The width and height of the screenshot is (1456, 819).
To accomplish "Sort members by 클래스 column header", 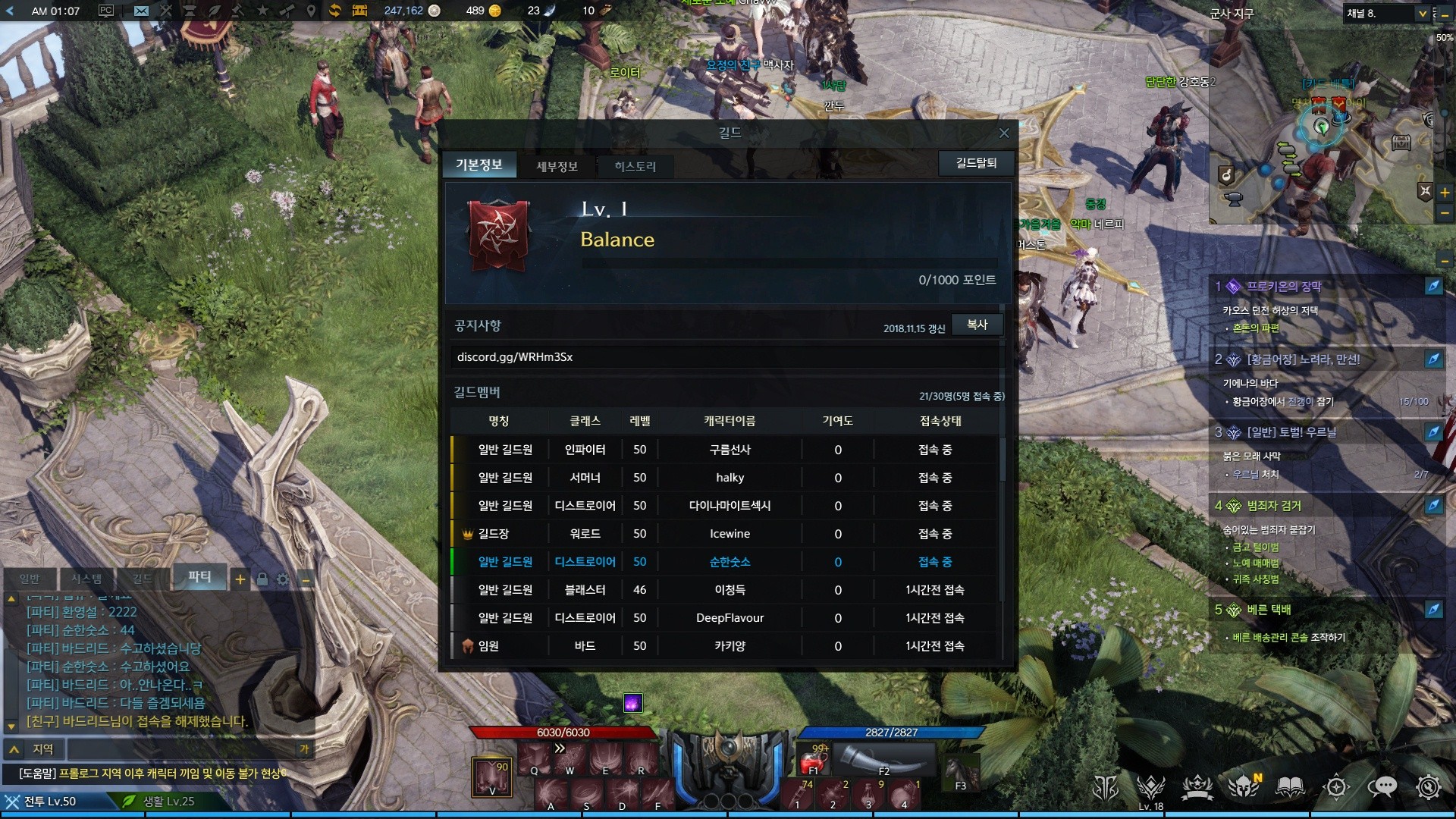I will coord(585,421).
